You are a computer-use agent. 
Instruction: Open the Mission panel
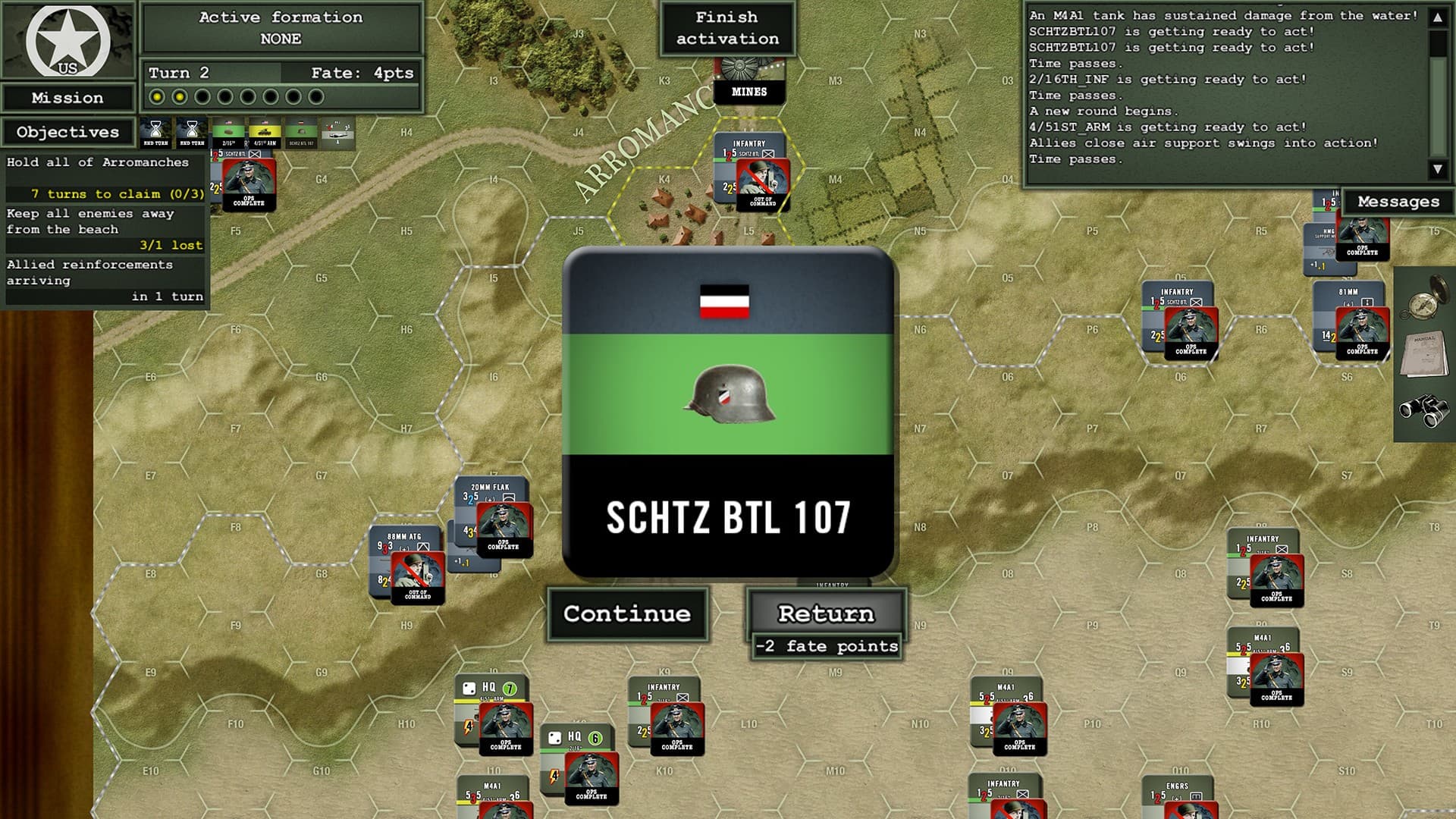(x=67, y=97)
